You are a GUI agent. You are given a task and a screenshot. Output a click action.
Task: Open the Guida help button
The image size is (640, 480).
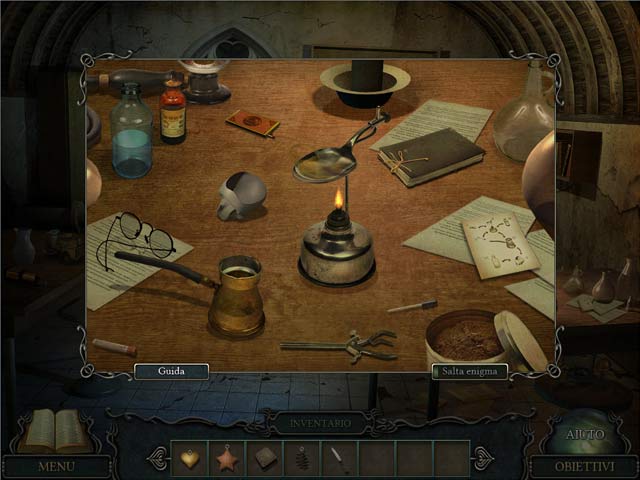171,372
